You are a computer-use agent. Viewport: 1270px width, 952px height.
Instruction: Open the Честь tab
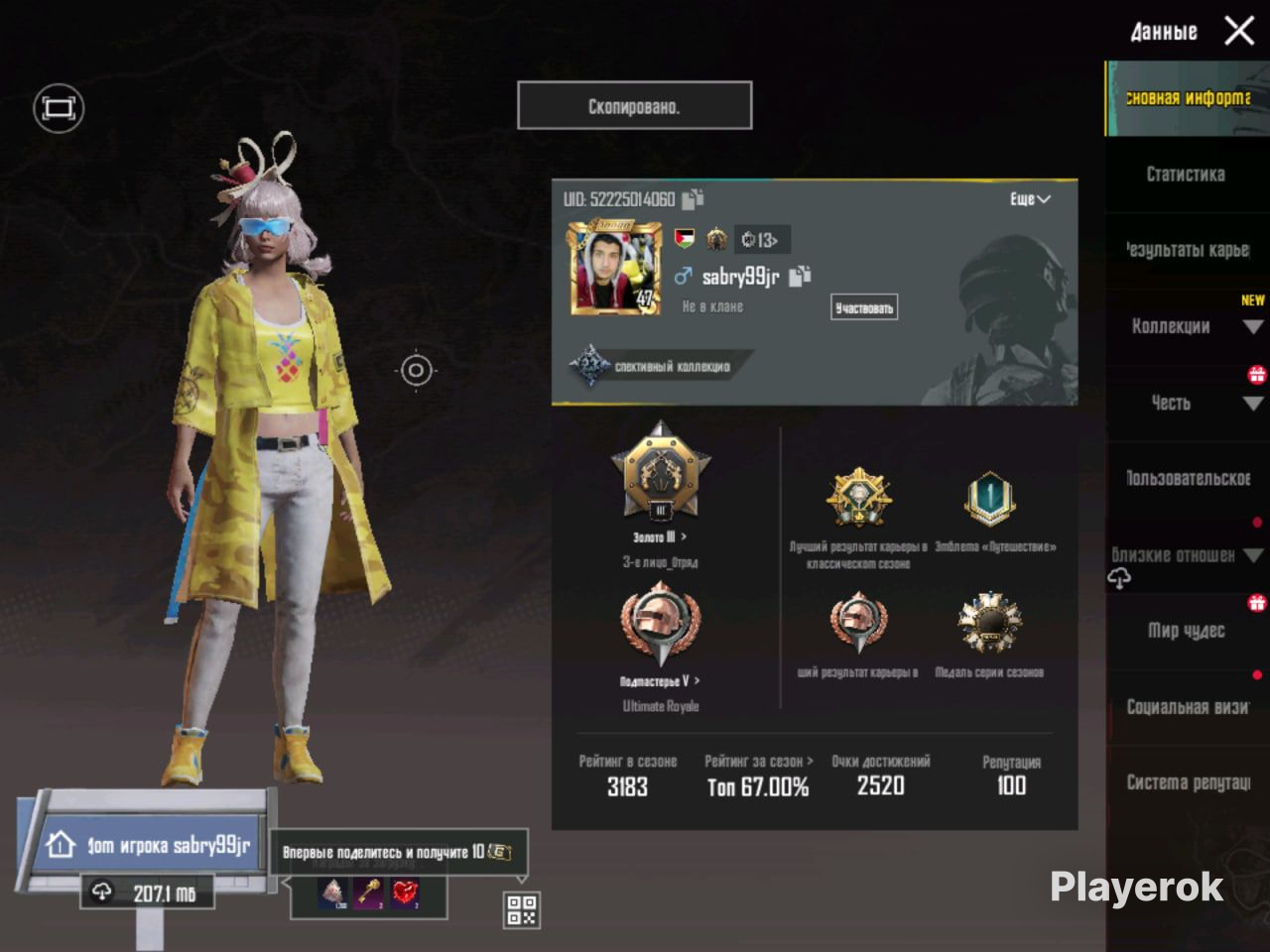(x=1187, y=403)
